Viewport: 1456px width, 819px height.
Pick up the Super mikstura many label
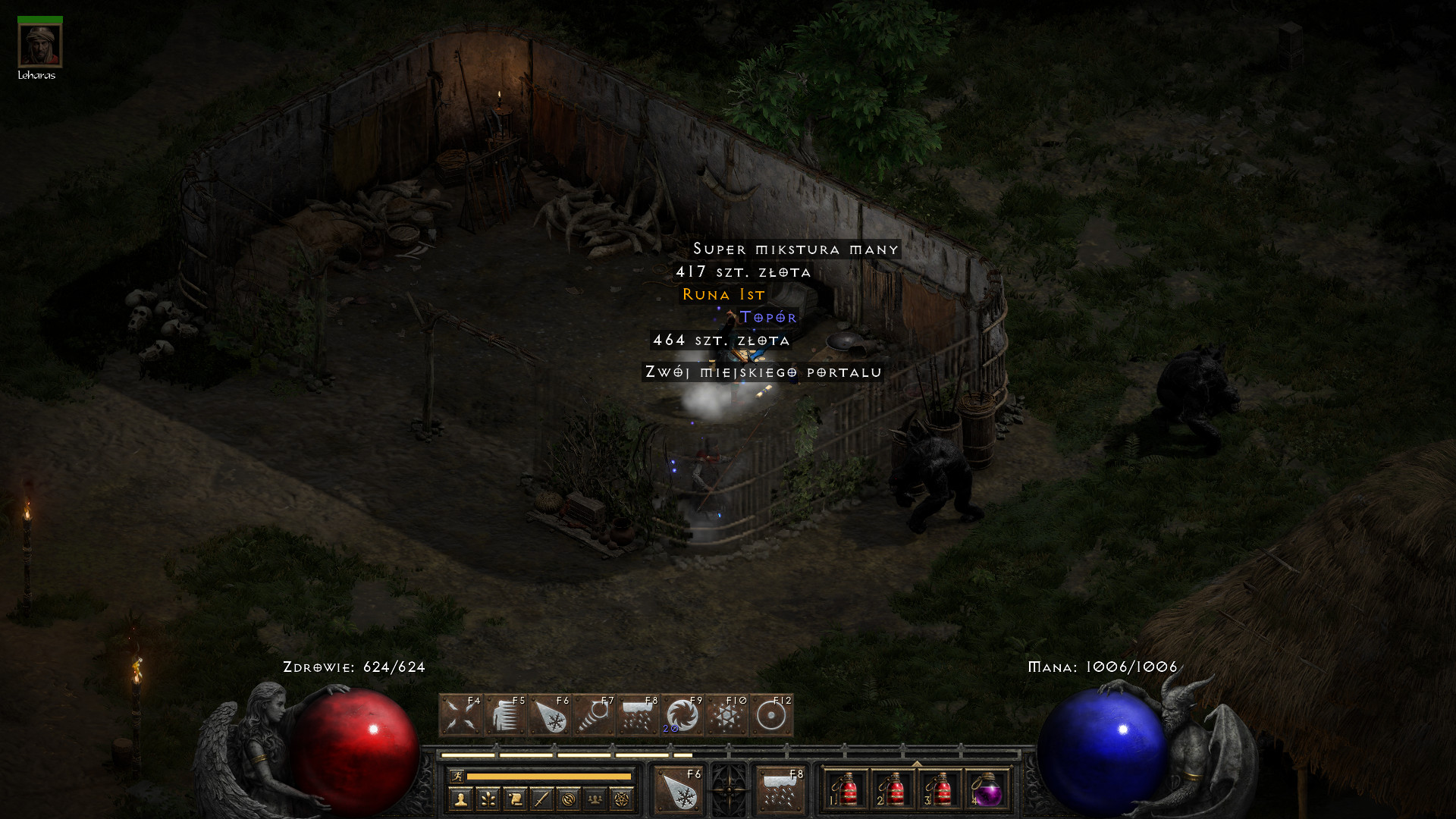[x=795, y=249]
